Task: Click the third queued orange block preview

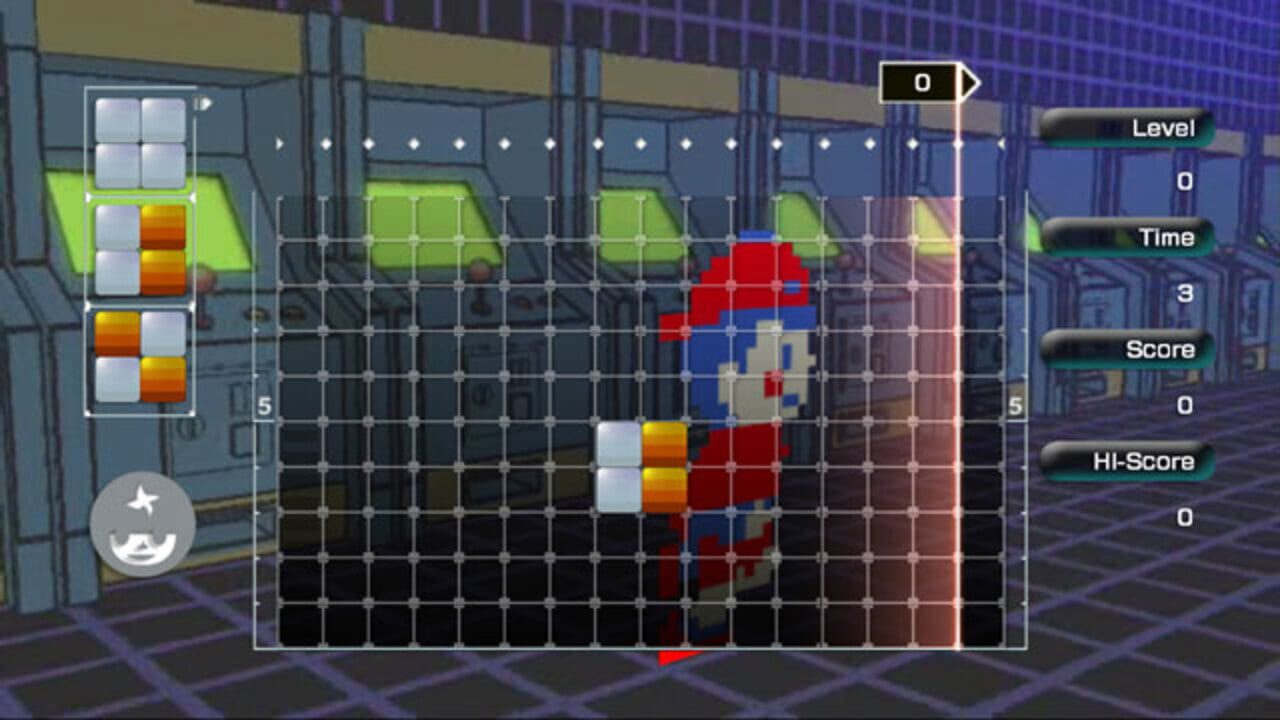Action: point(140,355)
